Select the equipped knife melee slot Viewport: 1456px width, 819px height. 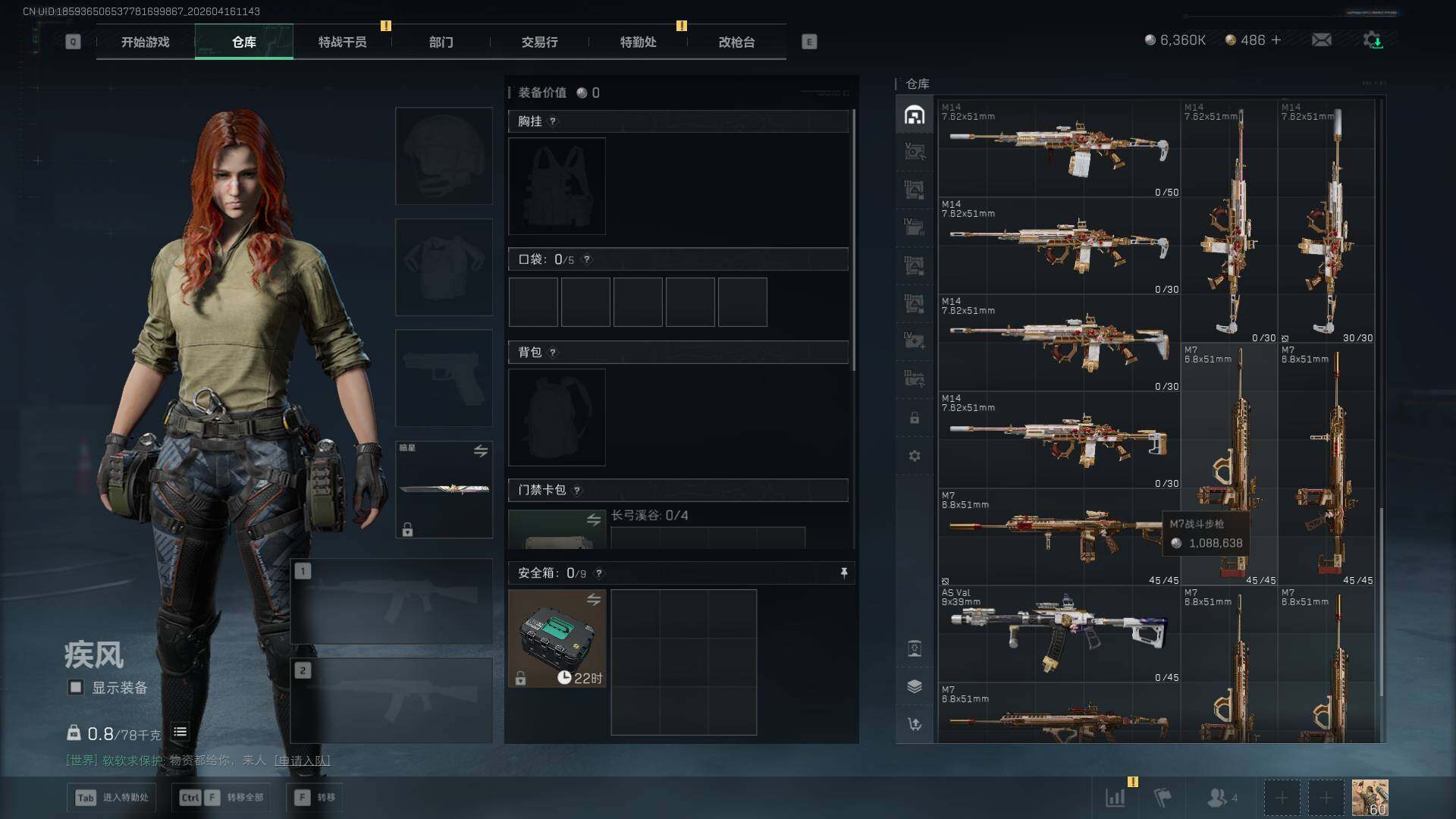[x=444, y=489]
